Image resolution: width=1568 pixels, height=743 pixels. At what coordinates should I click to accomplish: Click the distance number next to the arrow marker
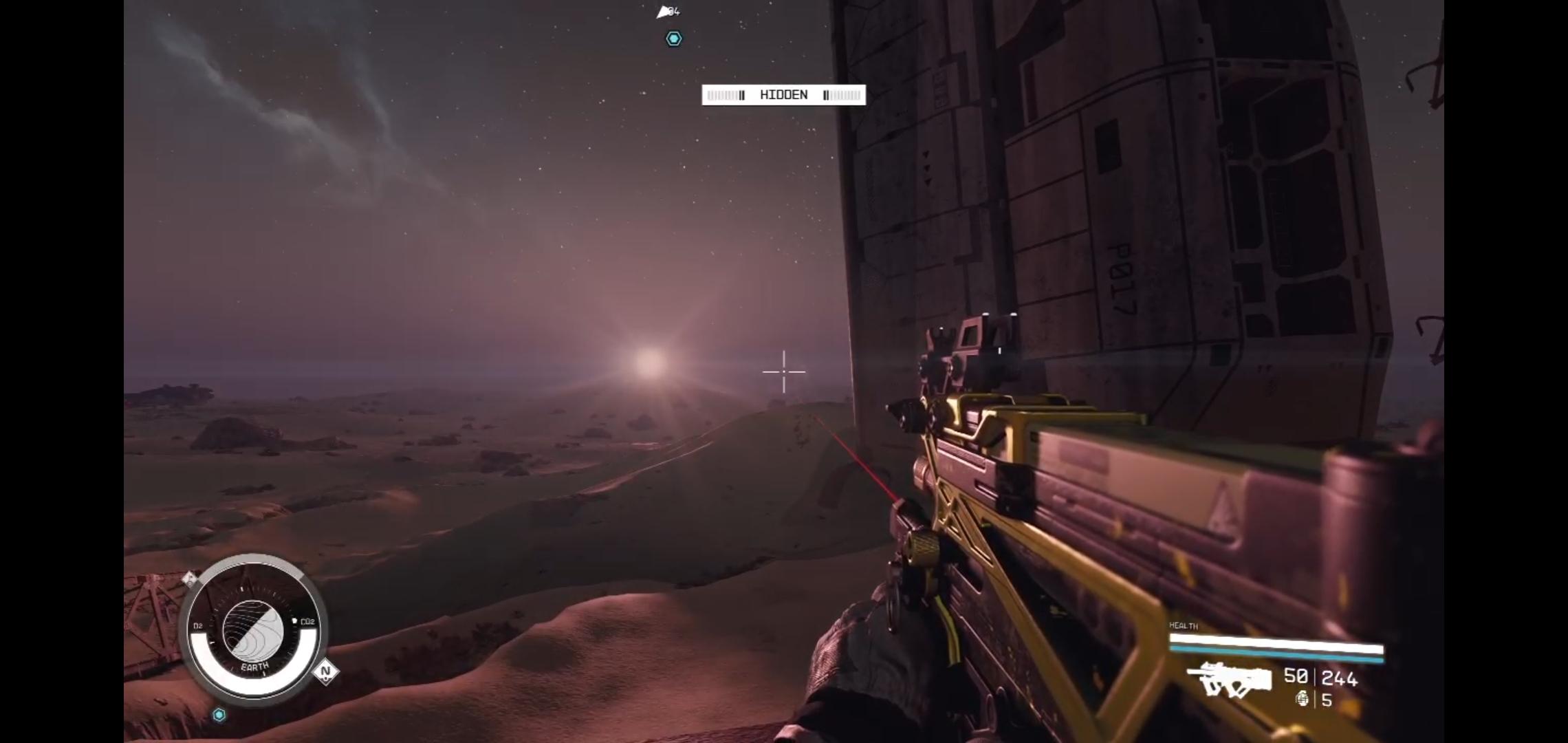click(x=675, y=12)
